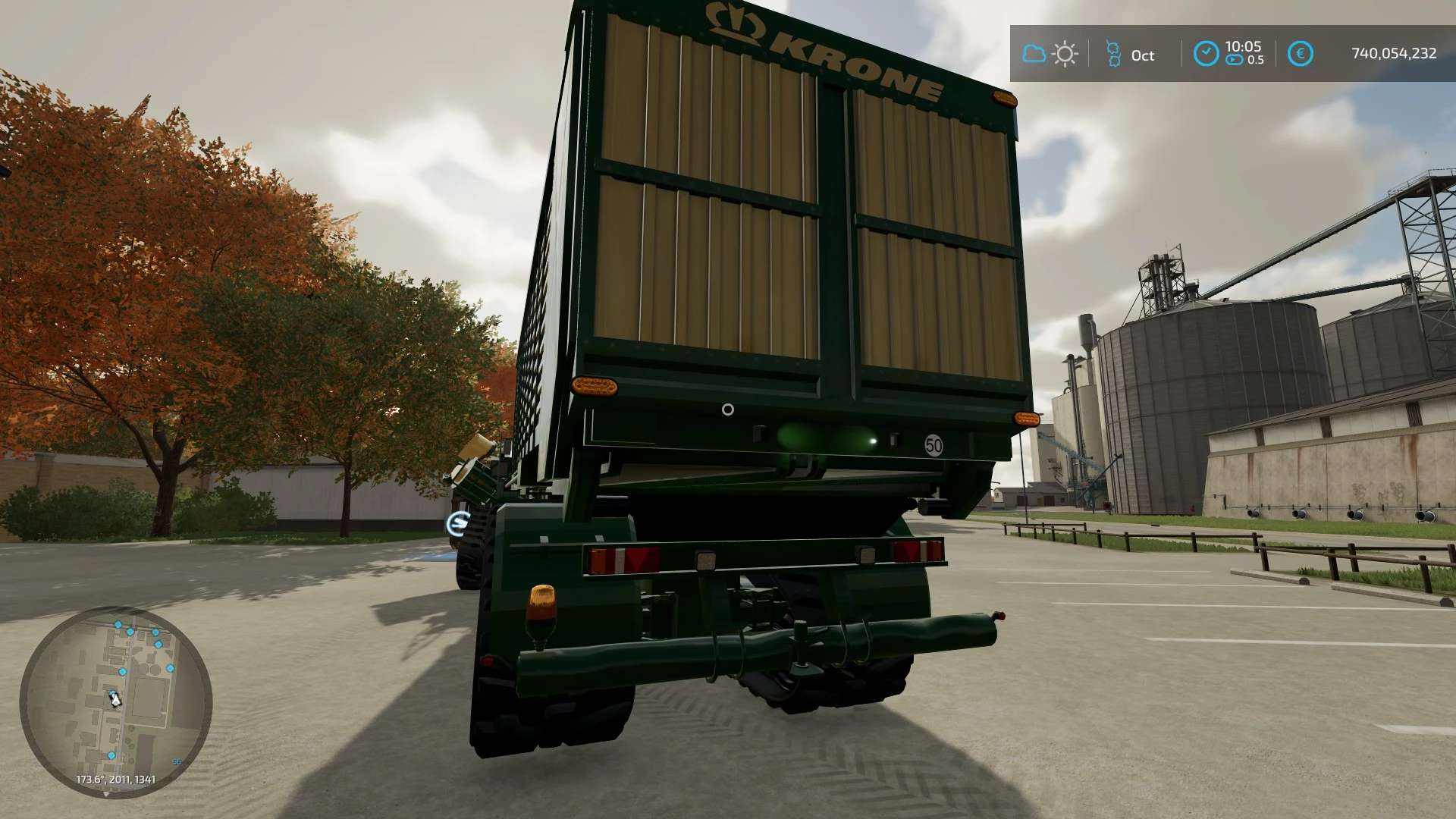
Task: Select the player position marker on minimap
Action: coord(115,698)
